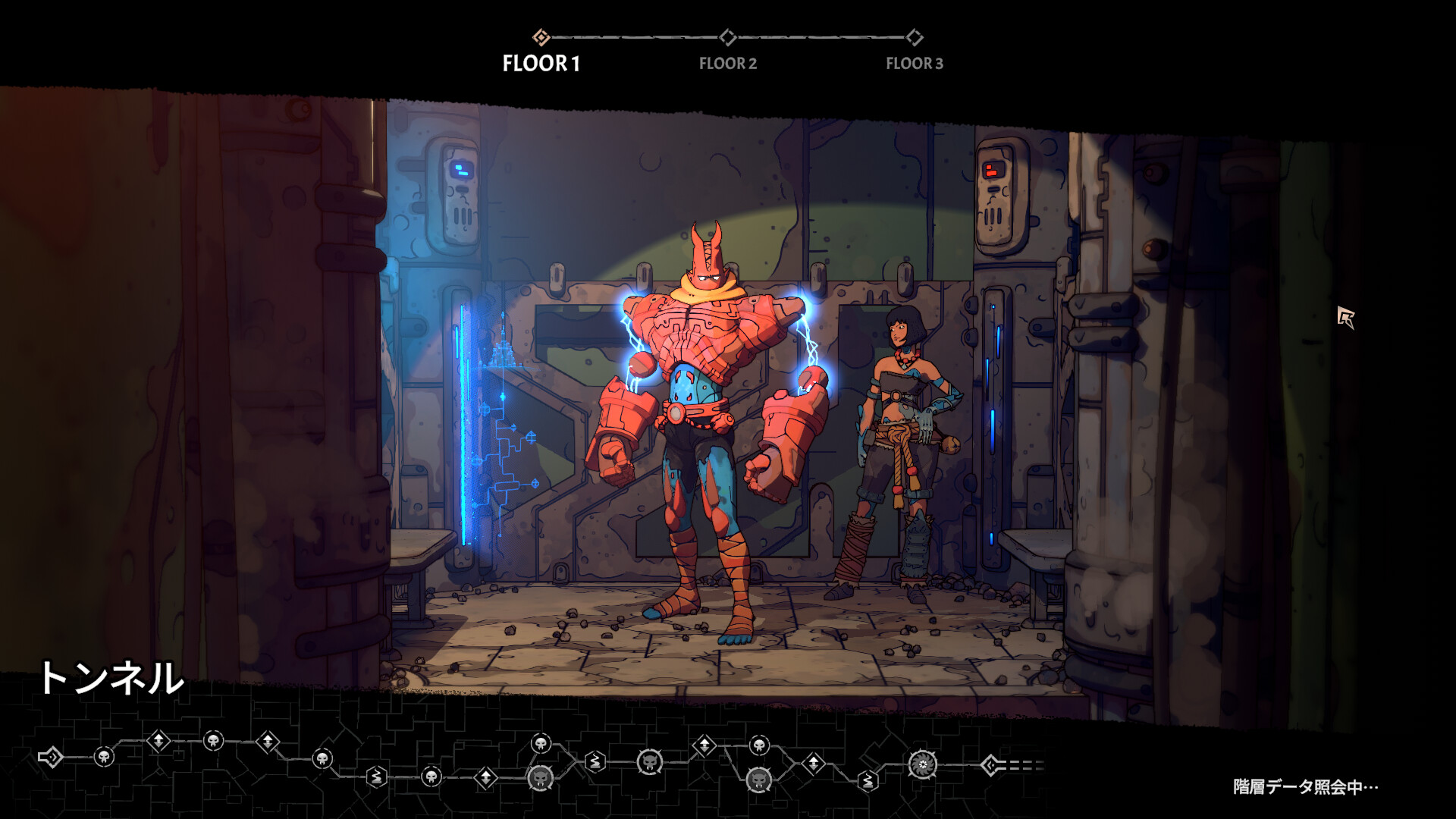Screen dimensions: 1456x819
Task: Click the start arrow node on the route map
Action: [51, 757]
